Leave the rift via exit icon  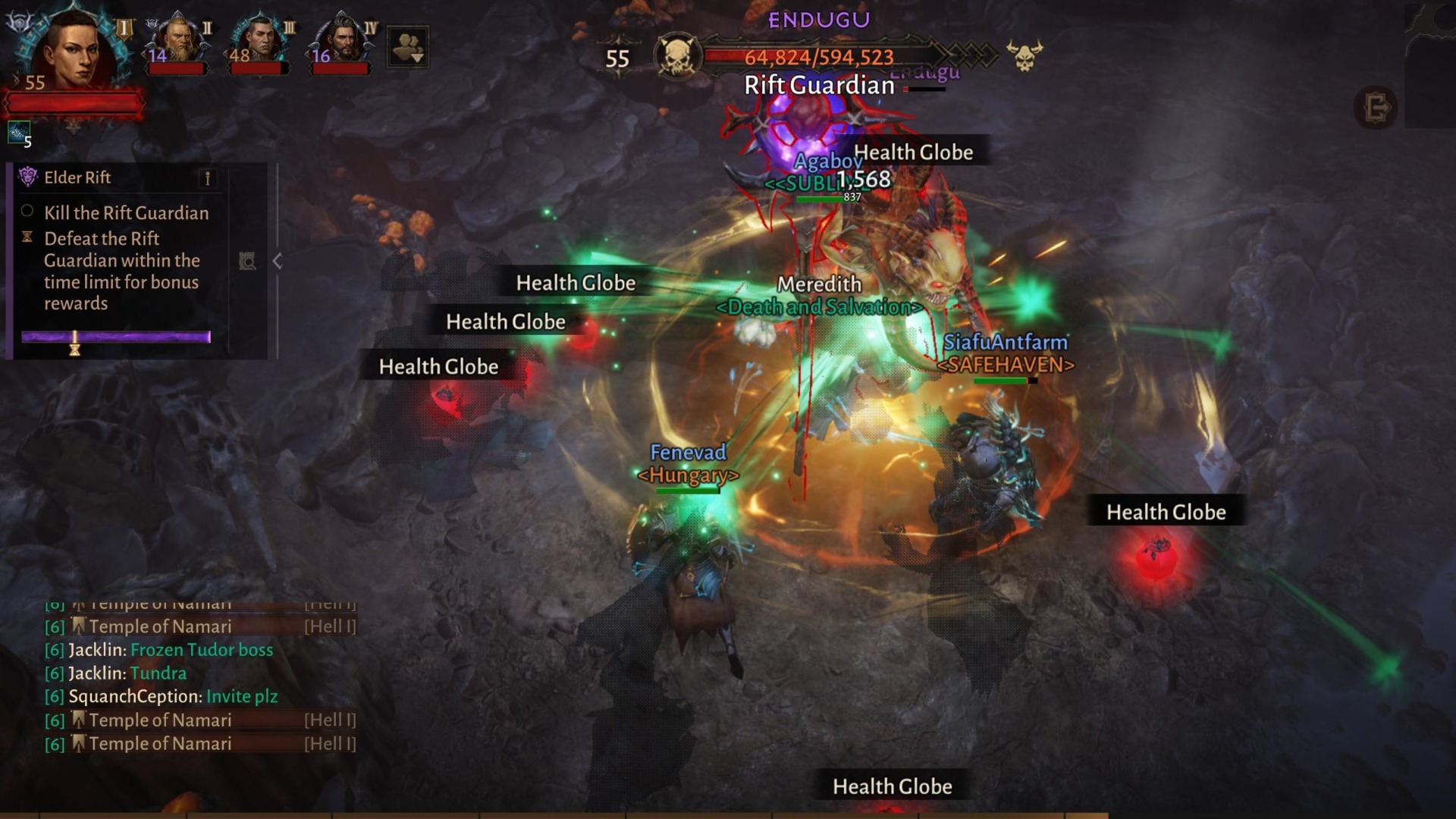(1376, 108)
